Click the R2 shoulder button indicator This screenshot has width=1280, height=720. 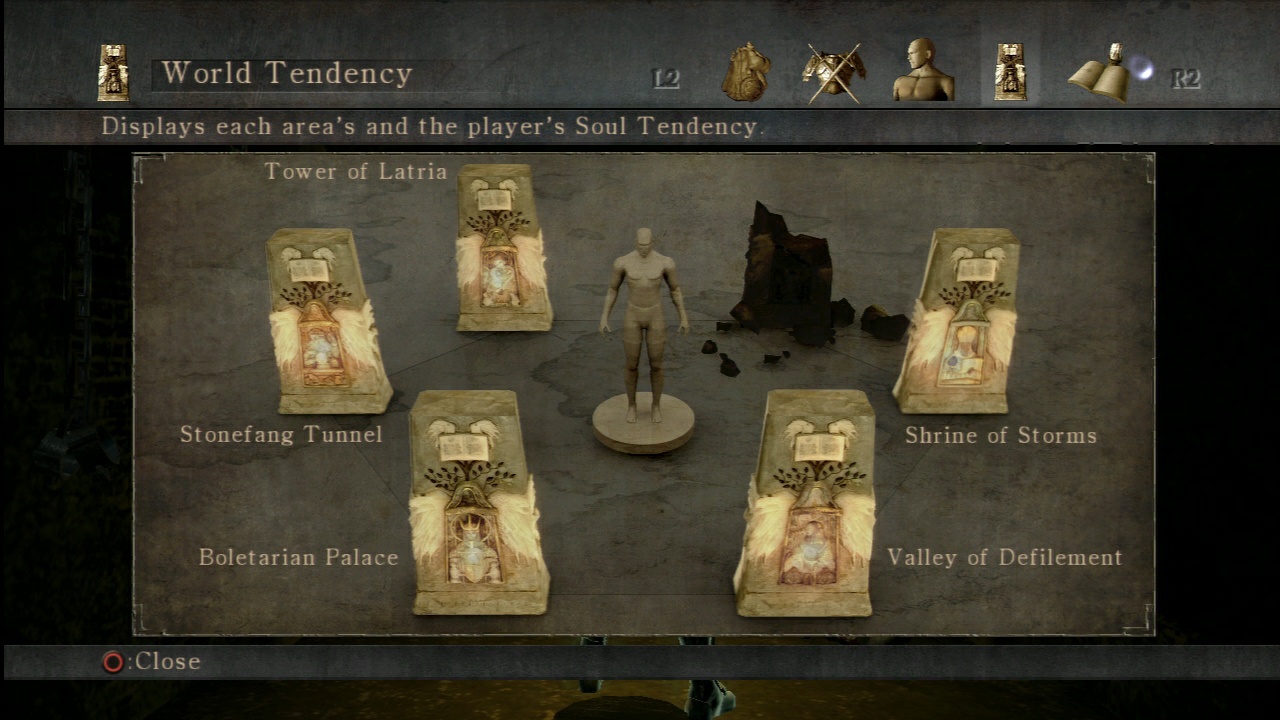(x=1186, y=79)
